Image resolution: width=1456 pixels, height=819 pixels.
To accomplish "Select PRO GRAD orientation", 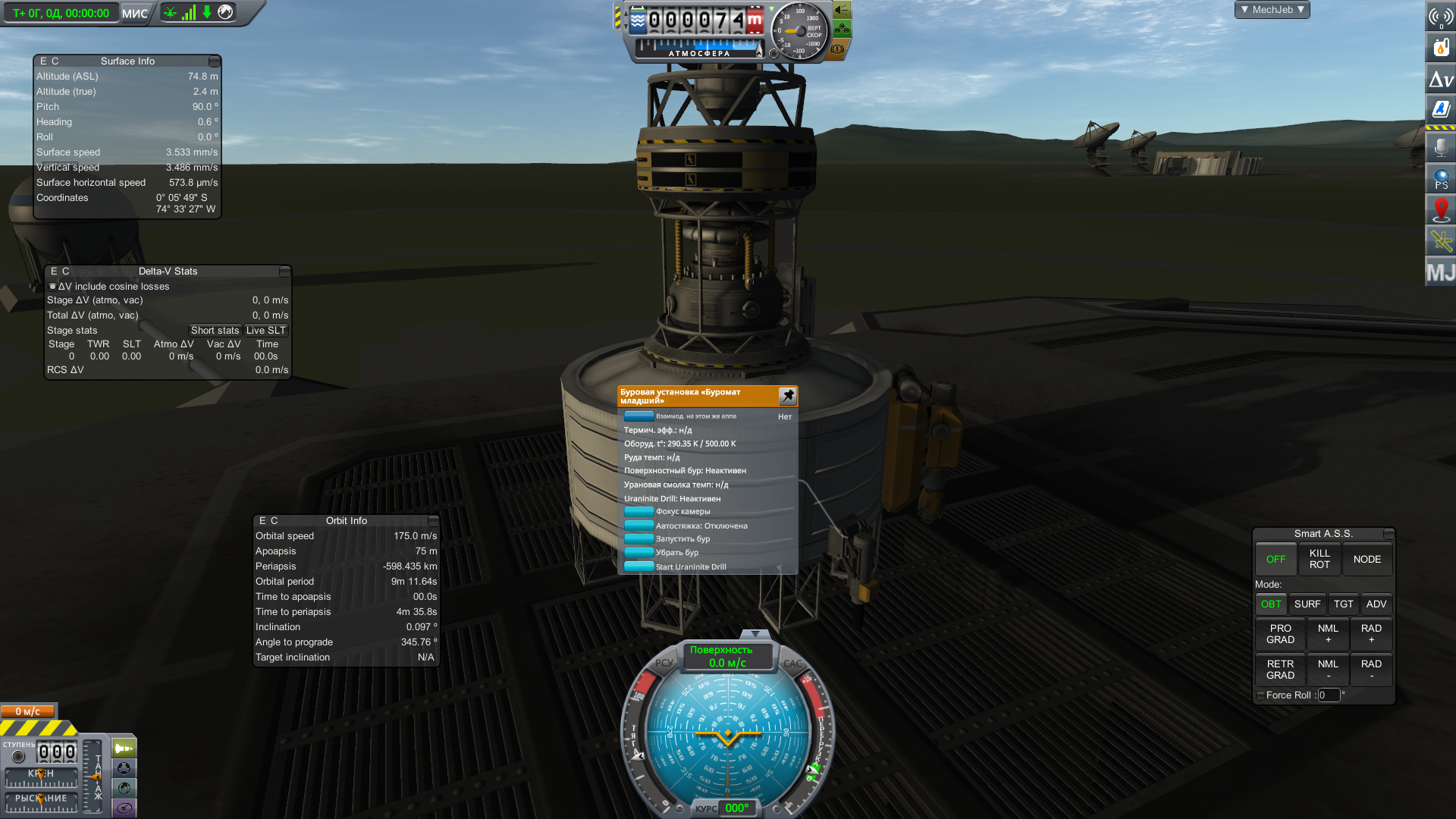I will [1280, 634].
